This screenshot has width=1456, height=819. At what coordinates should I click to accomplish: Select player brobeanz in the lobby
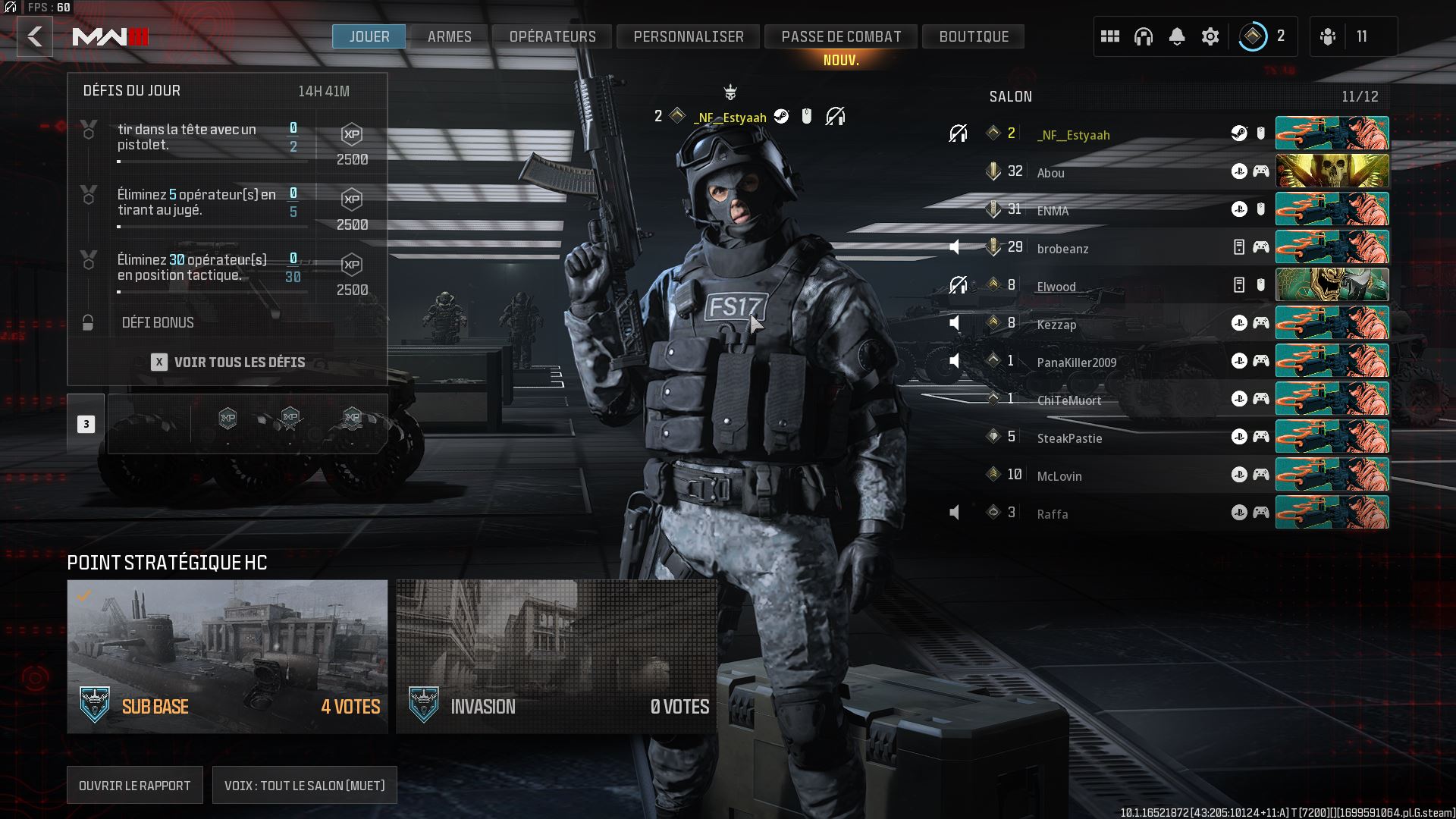tap(1062, 249)
